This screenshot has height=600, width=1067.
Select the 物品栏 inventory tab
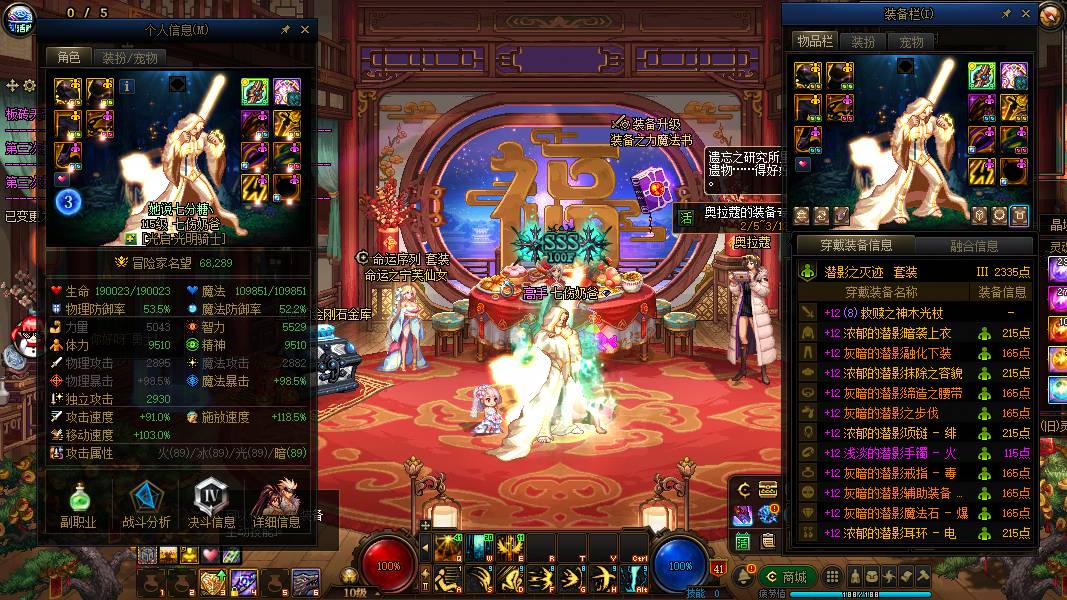(x=814, y=41)
